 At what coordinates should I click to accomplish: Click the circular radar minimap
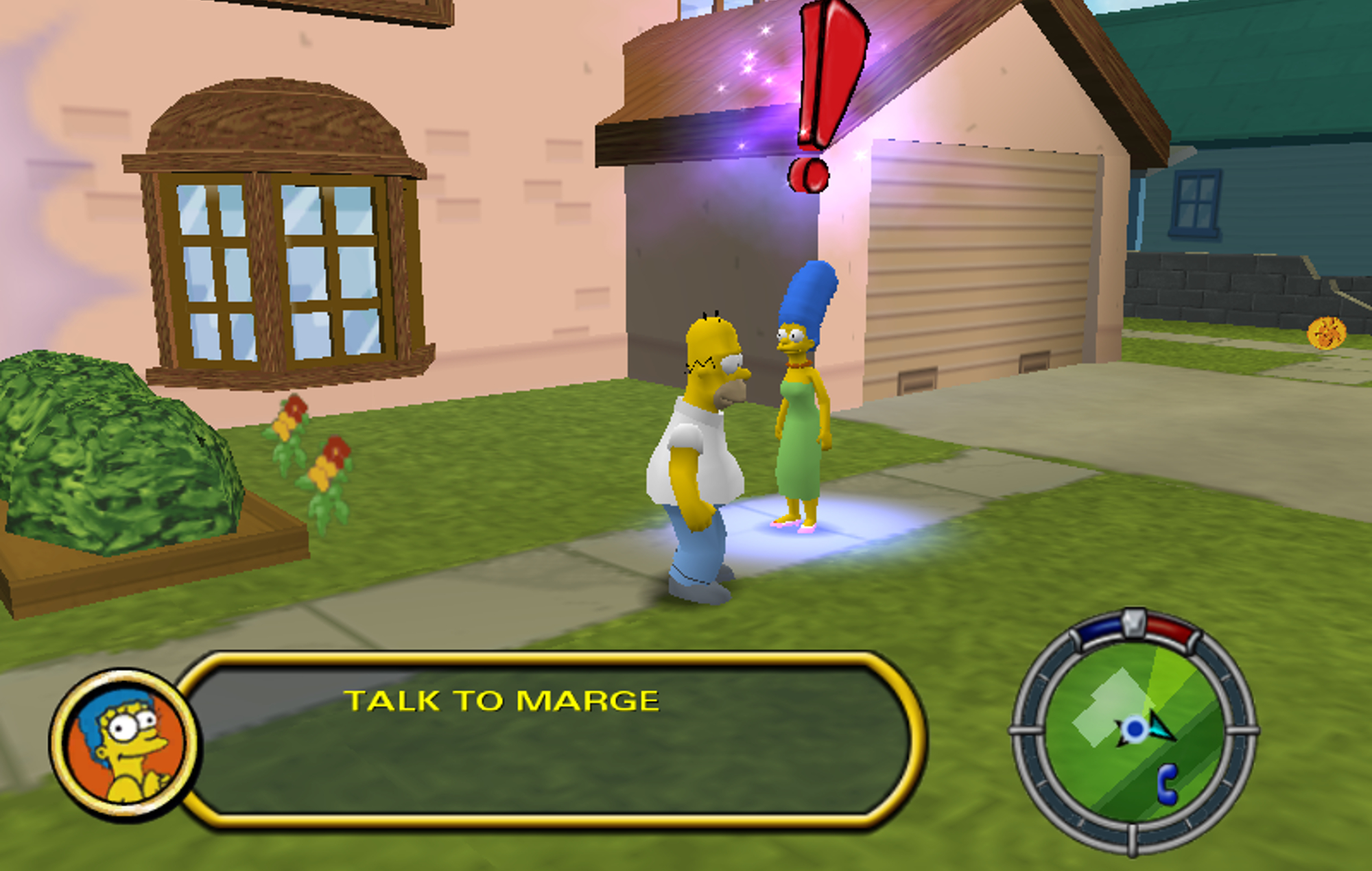pyautogui.click(x=1133, y=731)
